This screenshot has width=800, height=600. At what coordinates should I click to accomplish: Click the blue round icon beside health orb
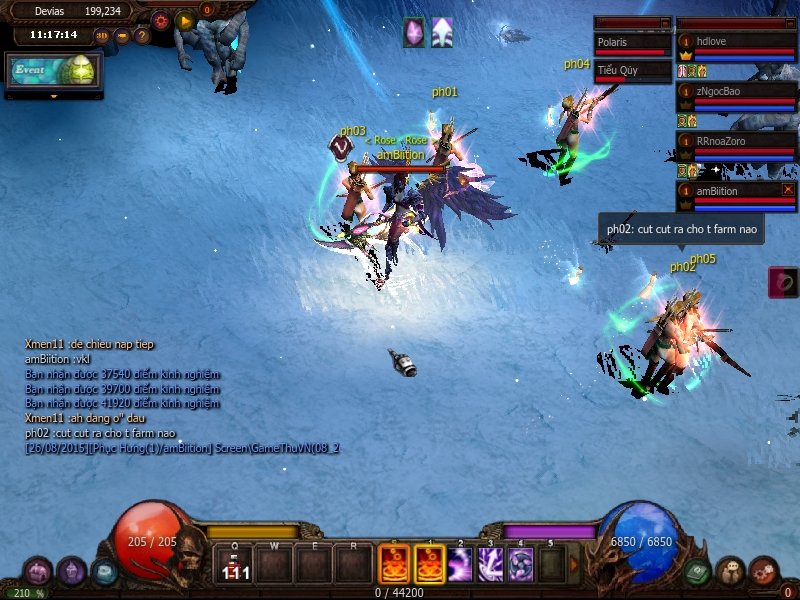point(103,571)
